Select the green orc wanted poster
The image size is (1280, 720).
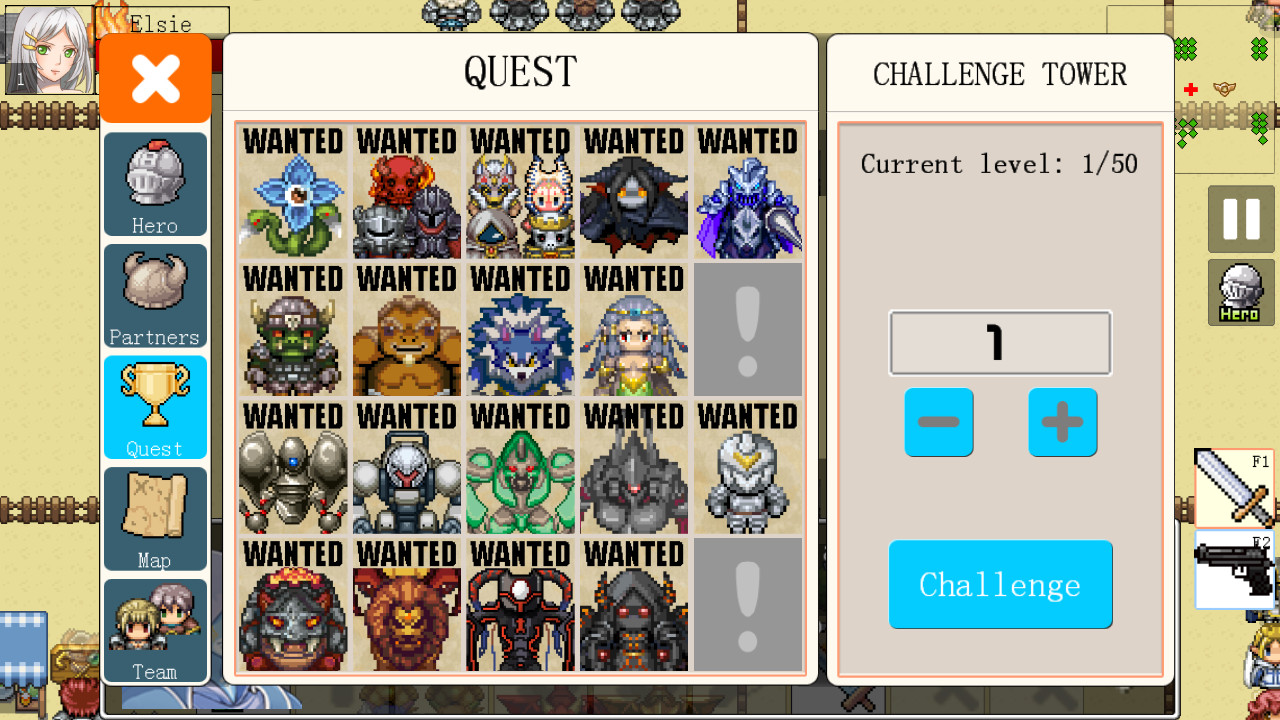tap(291, 330)
